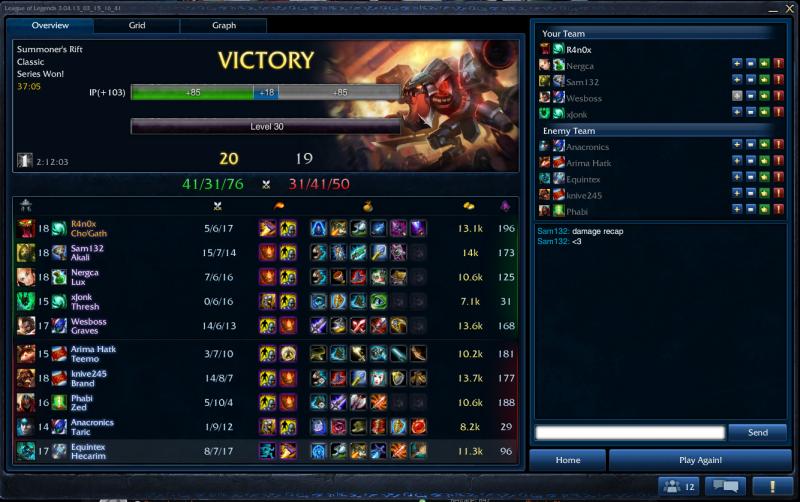Report enemy player Phabi

click(x=777, y=211)
